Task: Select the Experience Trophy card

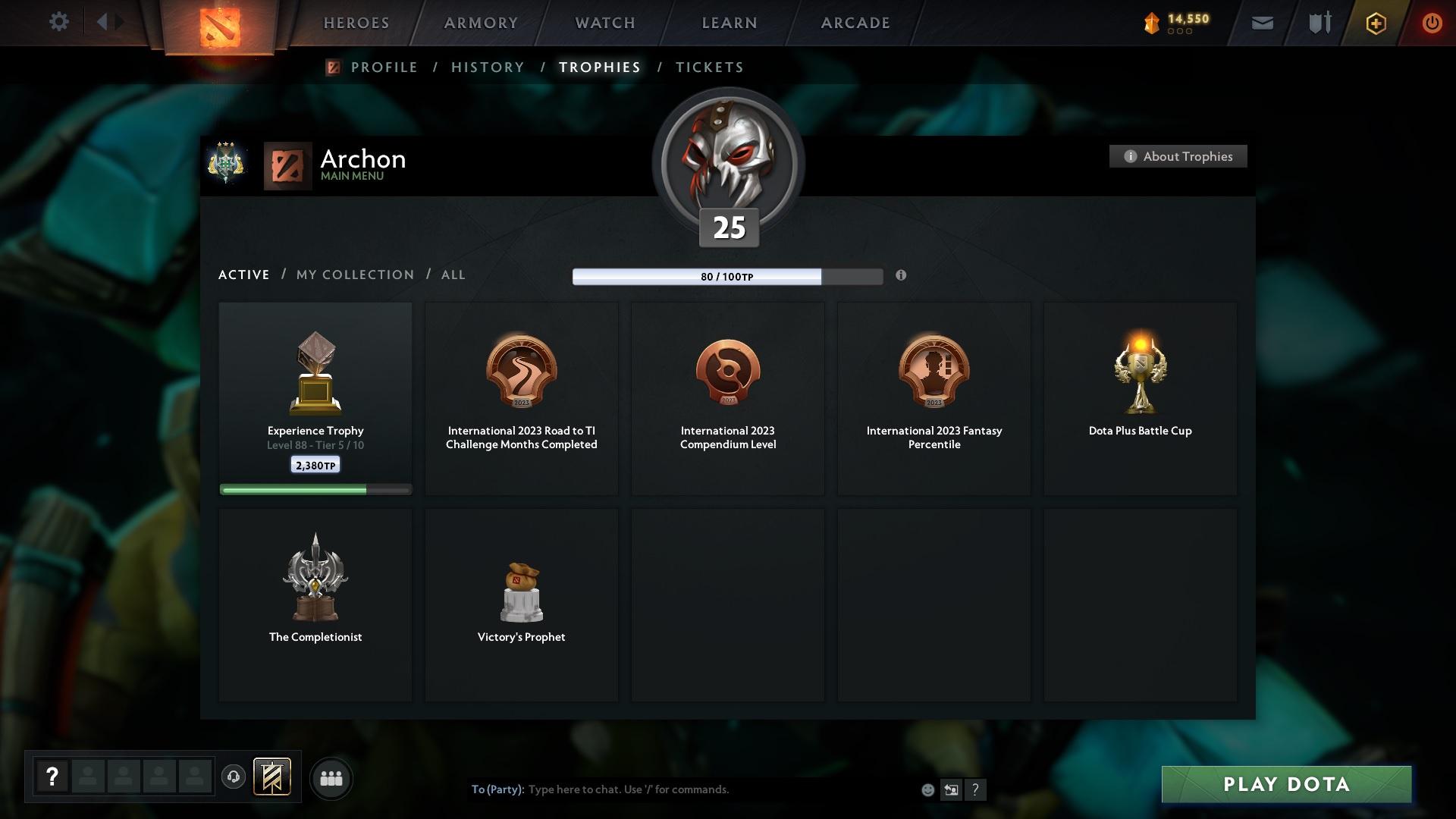Action: (315, 398)
